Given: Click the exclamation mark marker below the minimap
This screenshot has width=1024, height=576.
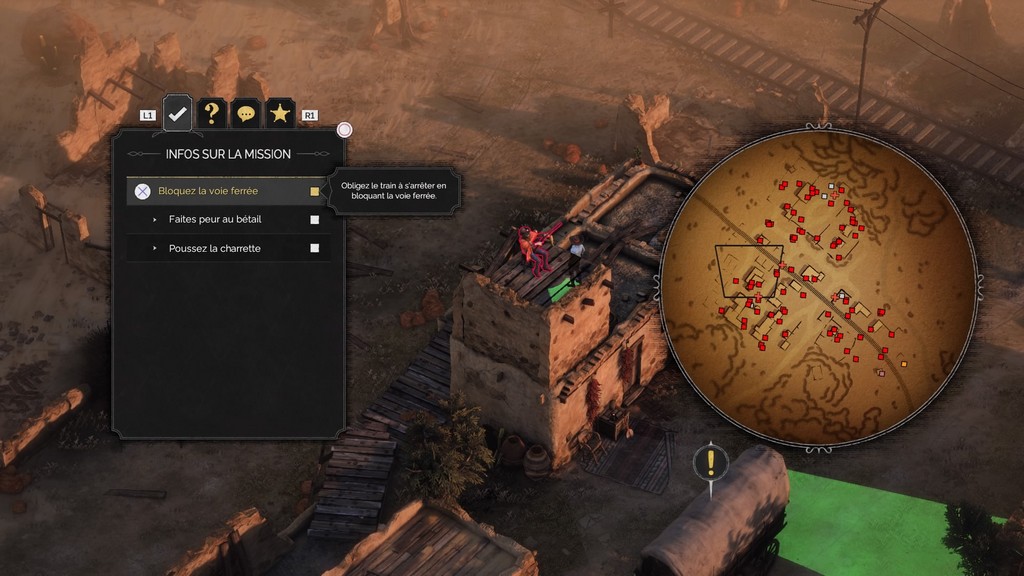Looking at the screenshot, I should click(x=711, y=462).
